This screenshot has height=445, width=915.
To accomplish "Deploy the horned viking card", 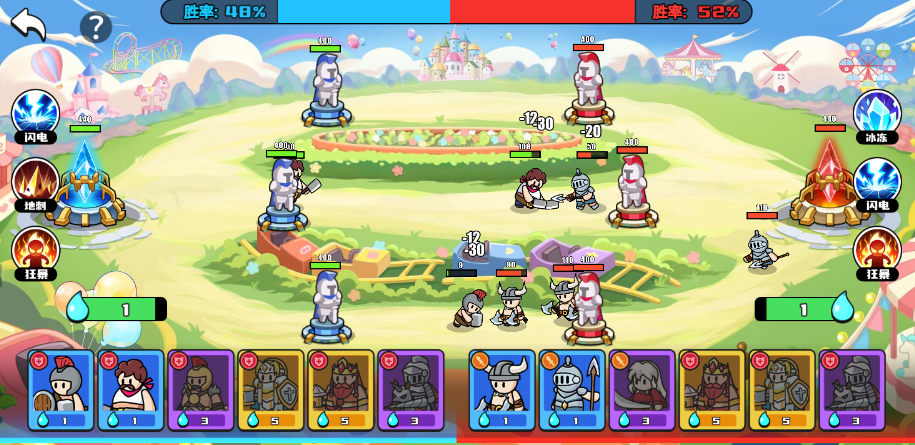I will click(x=502, y=389).
